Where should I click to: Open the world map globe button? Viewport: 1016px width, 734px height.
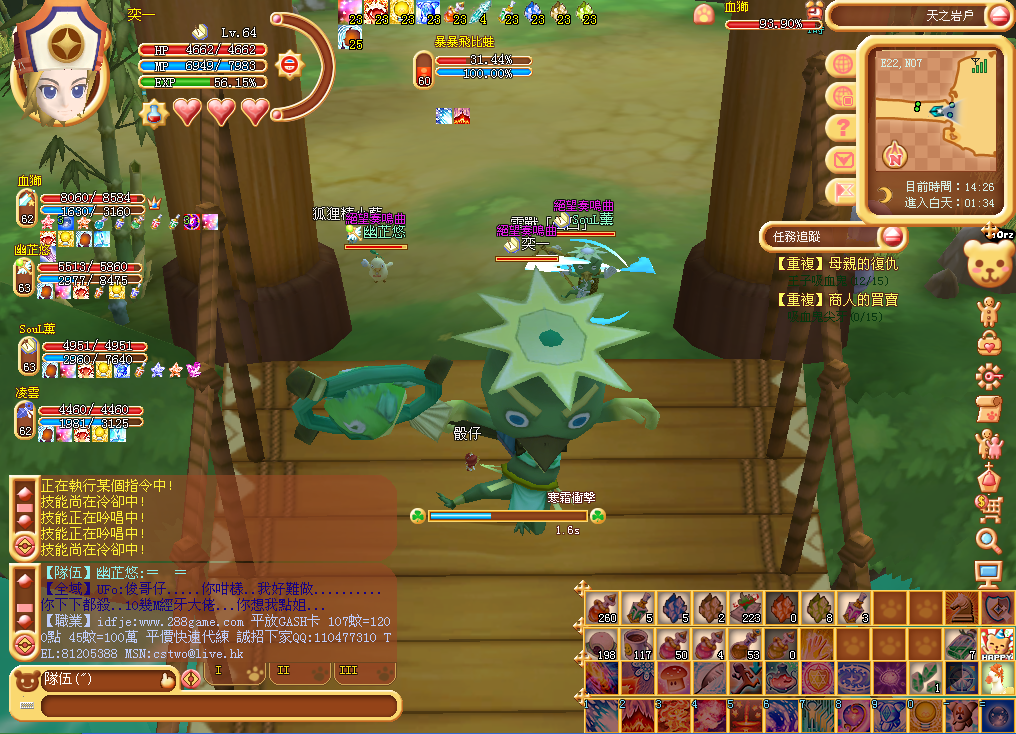click(843, 65)
